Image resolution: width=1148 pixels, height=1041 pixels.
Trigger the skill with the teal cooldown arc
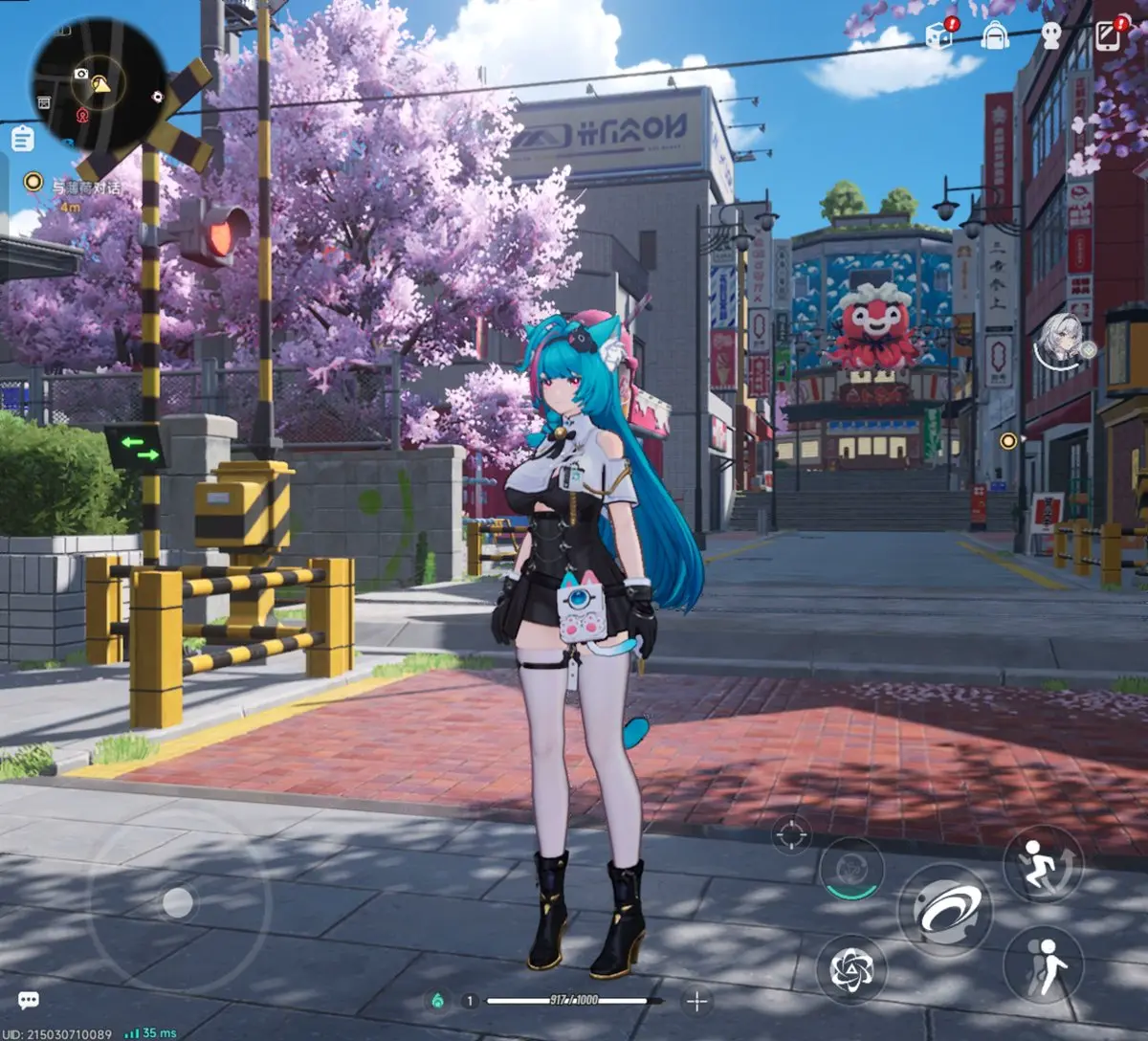point(850,869)
